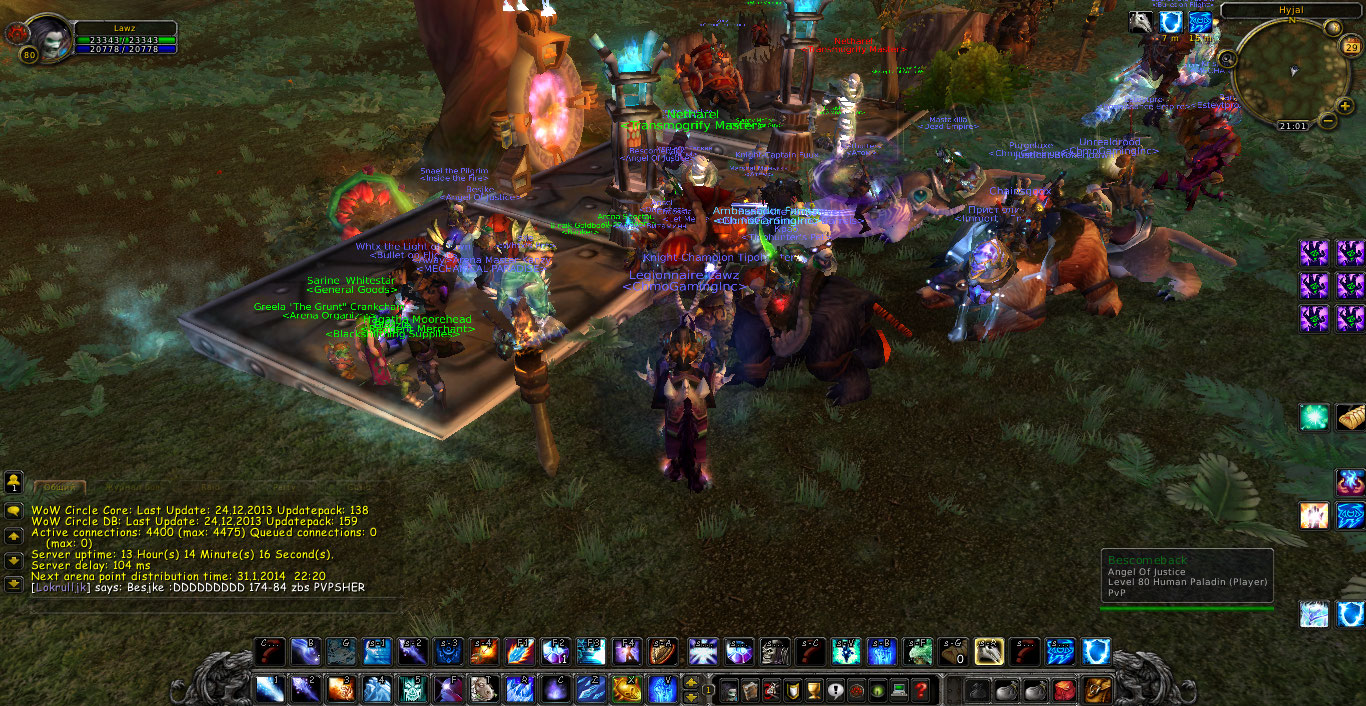Open the spellbook micro button
This screenshot has height=706, width=1366.
750,690
